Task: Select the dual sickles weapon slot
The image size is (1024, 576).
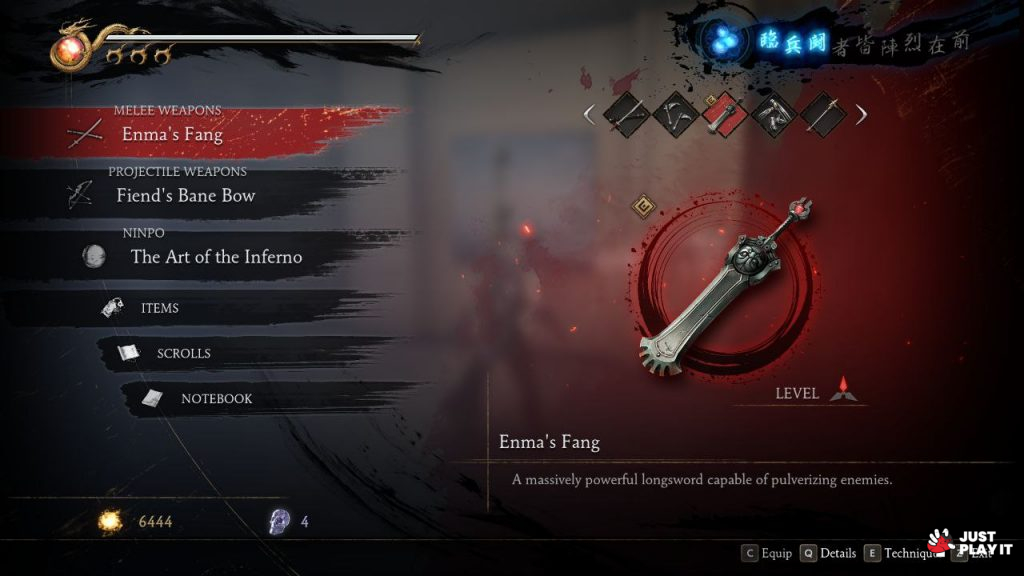Action: [674, 115]
